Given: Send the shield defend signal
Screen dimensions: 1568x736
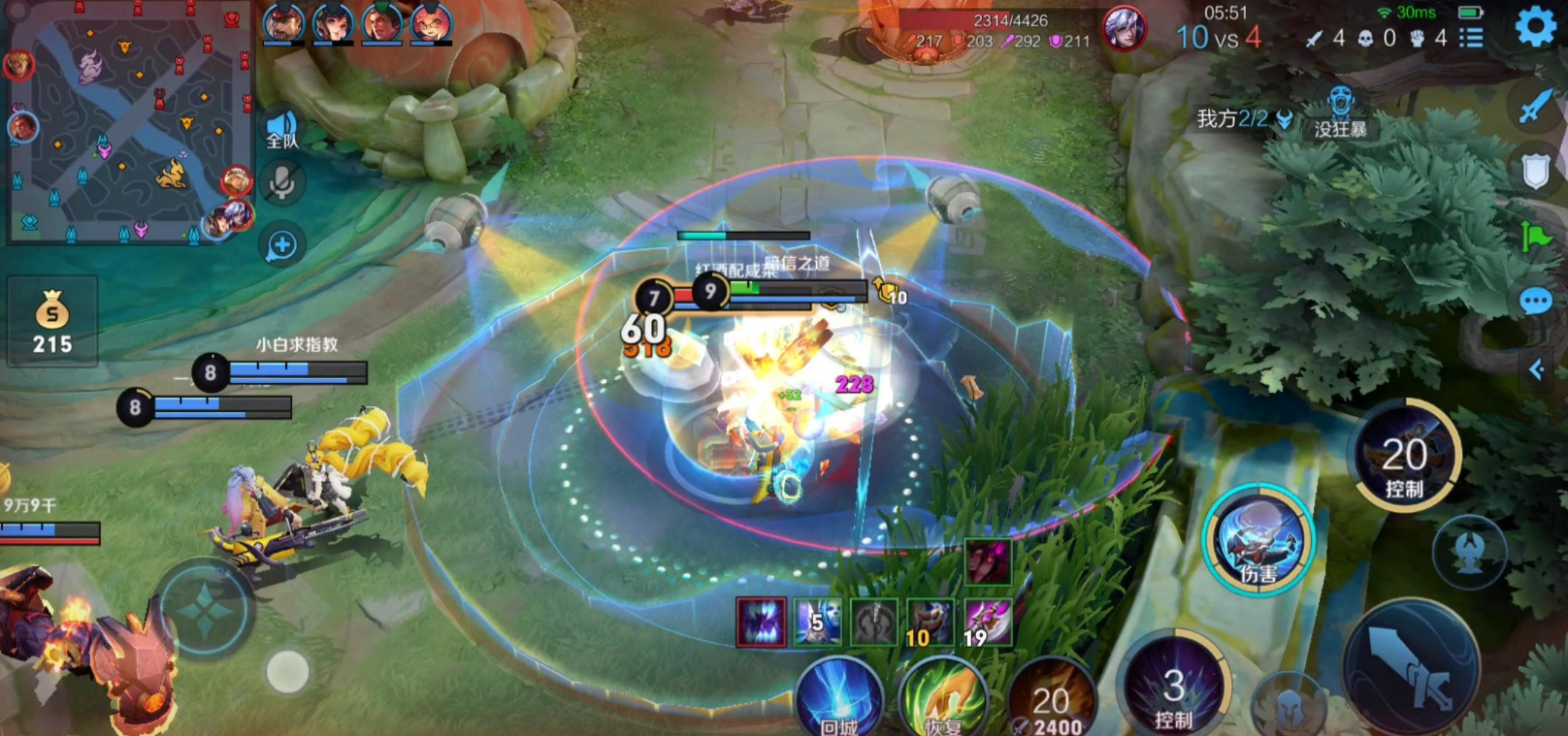Looking at the screenshot, I should [1535, 171].
